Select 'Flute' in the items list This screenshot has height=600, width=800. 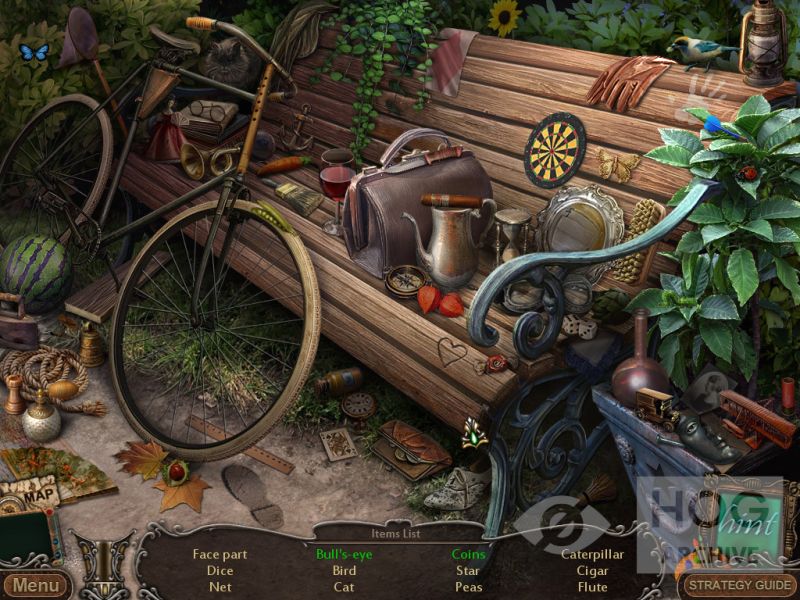click(x=593, y=587)
